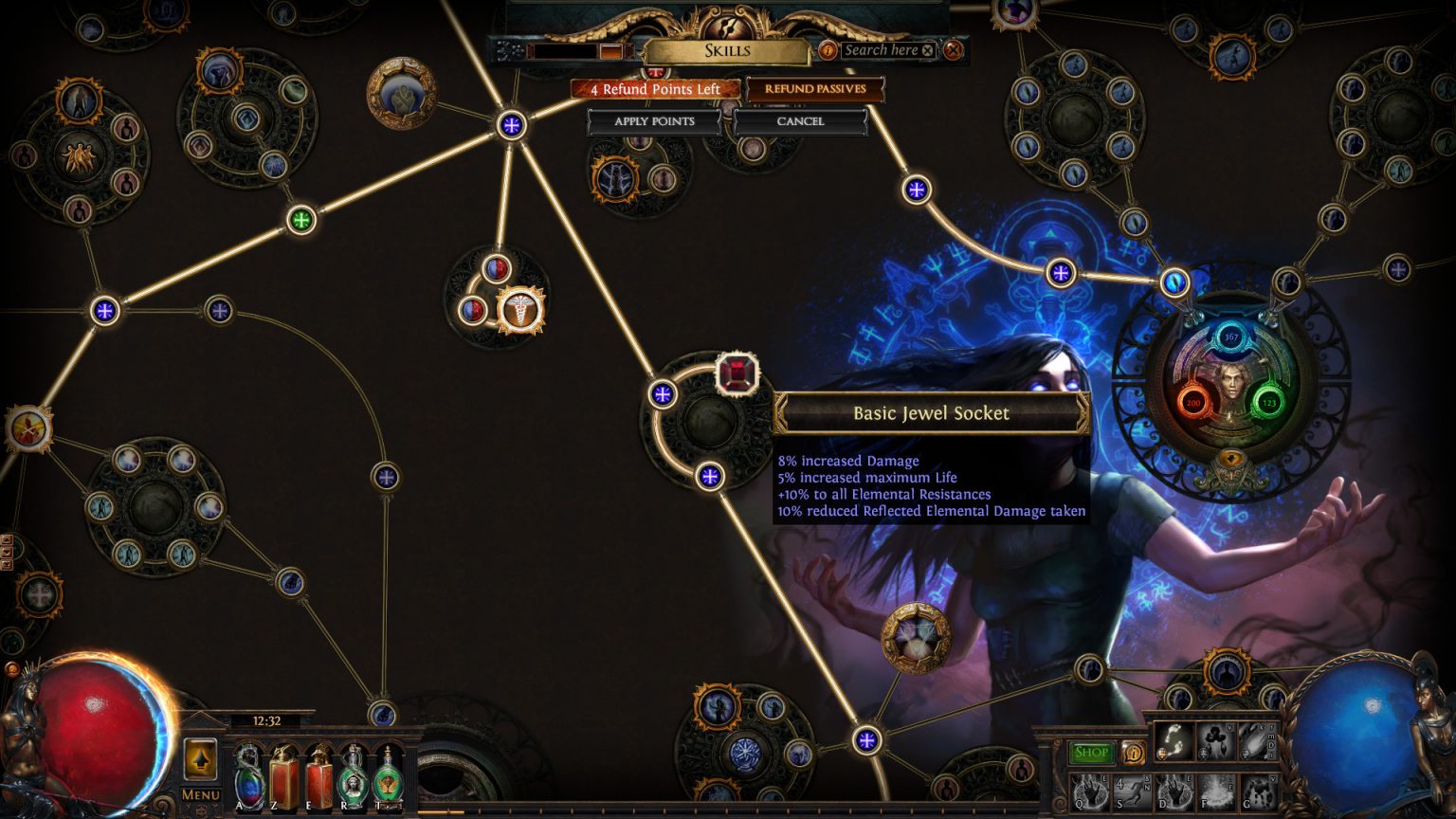Clear the search field with the X button
This screenshot has height=819, width=1456.
pyautogui.click(x=926, y=50)
